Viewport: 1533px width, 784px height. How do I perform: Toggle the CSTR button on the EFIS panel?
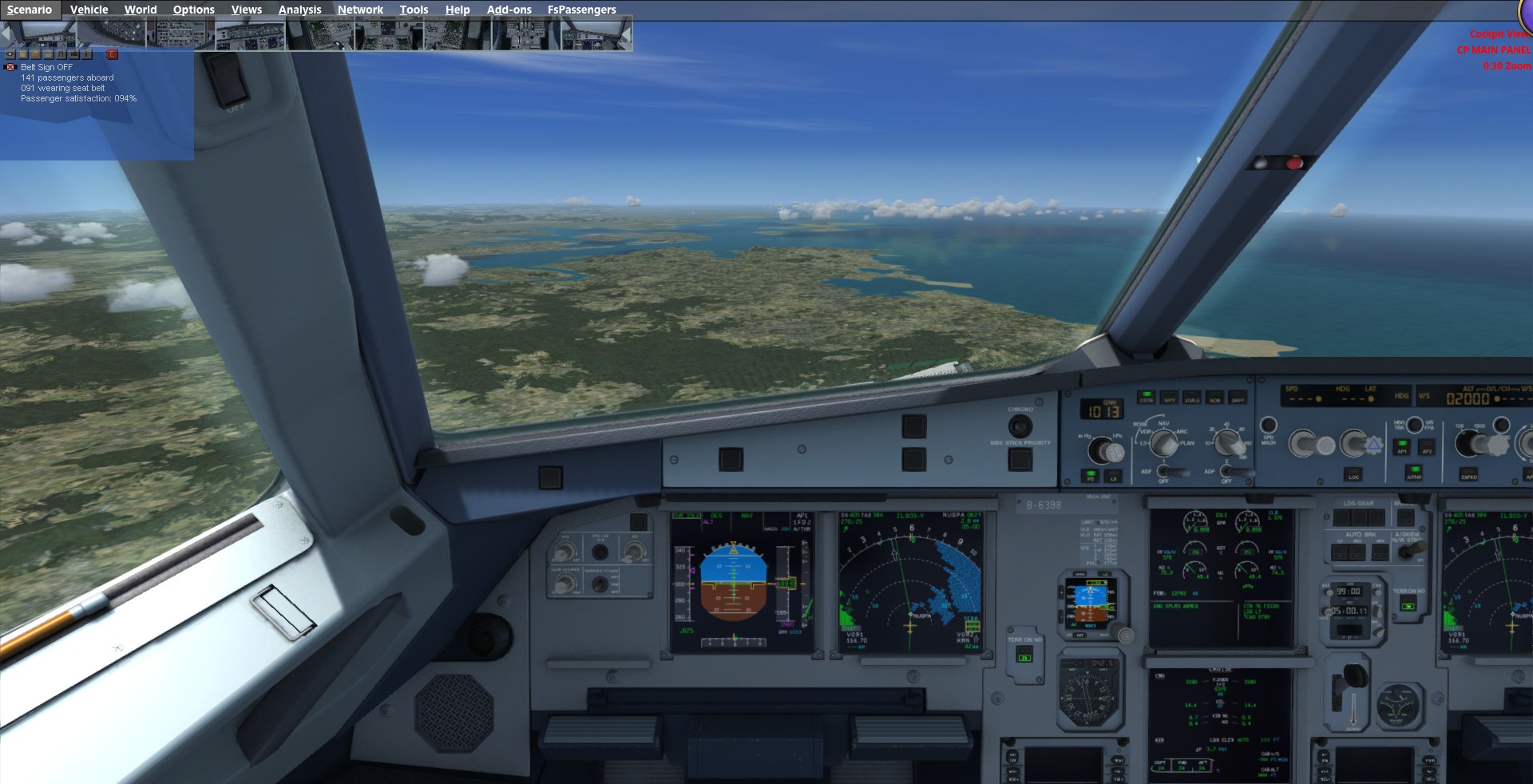tap(1147, 397)
